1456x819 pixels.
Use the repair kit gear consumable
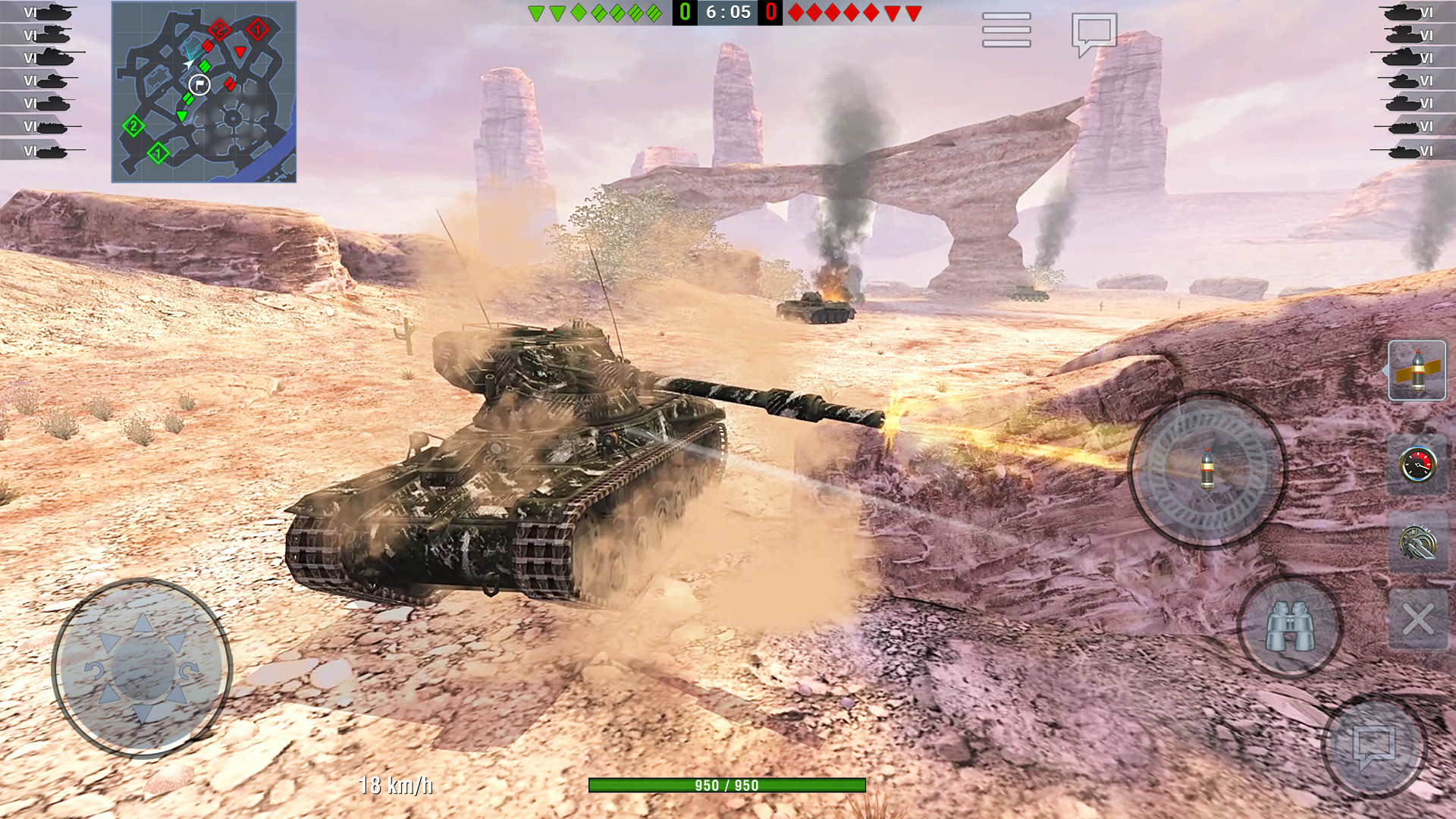(1417, 542)
